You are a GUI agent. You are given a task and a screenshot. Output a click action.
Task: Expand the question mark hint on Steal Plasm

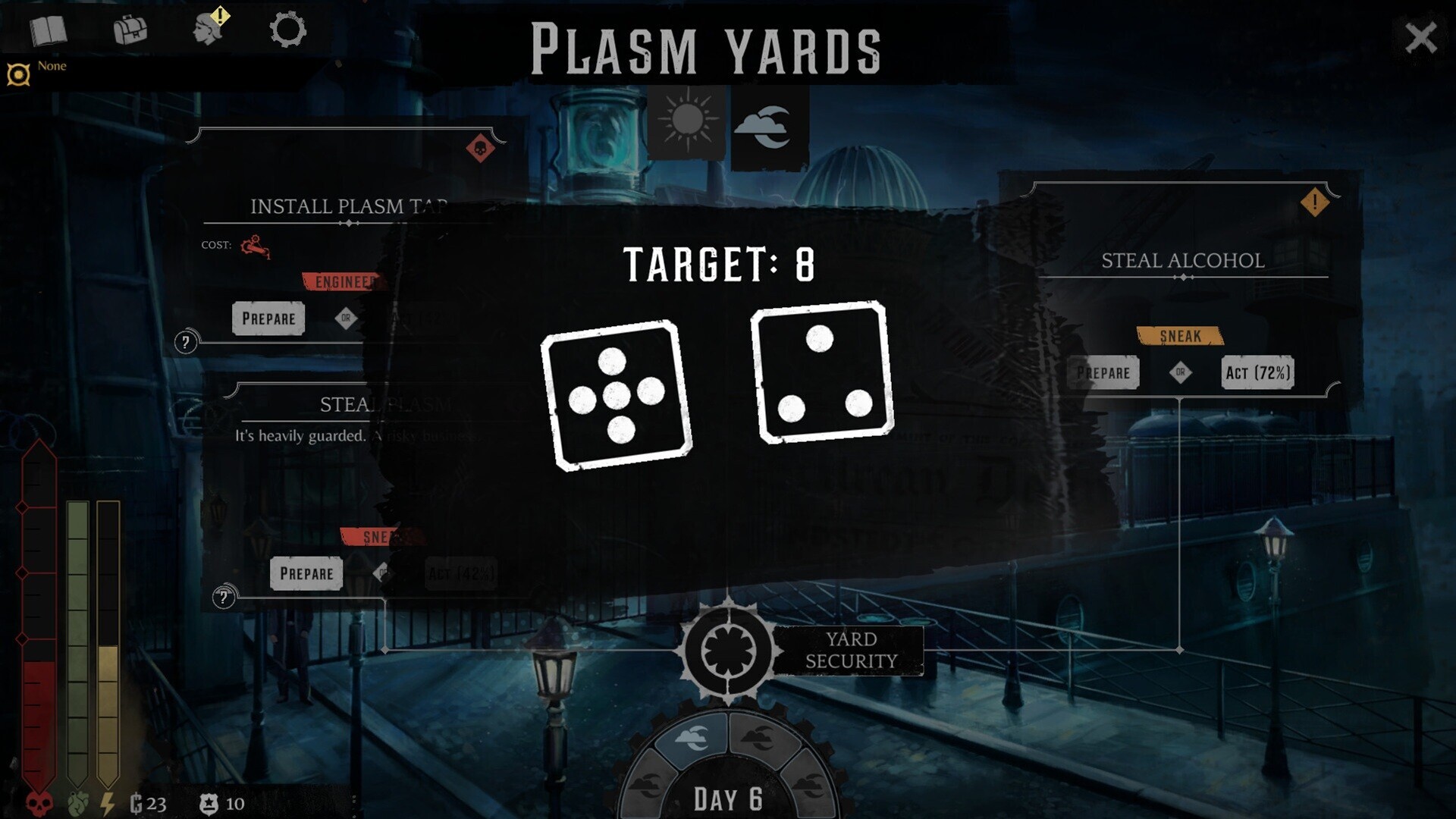[x=222, y=596]
